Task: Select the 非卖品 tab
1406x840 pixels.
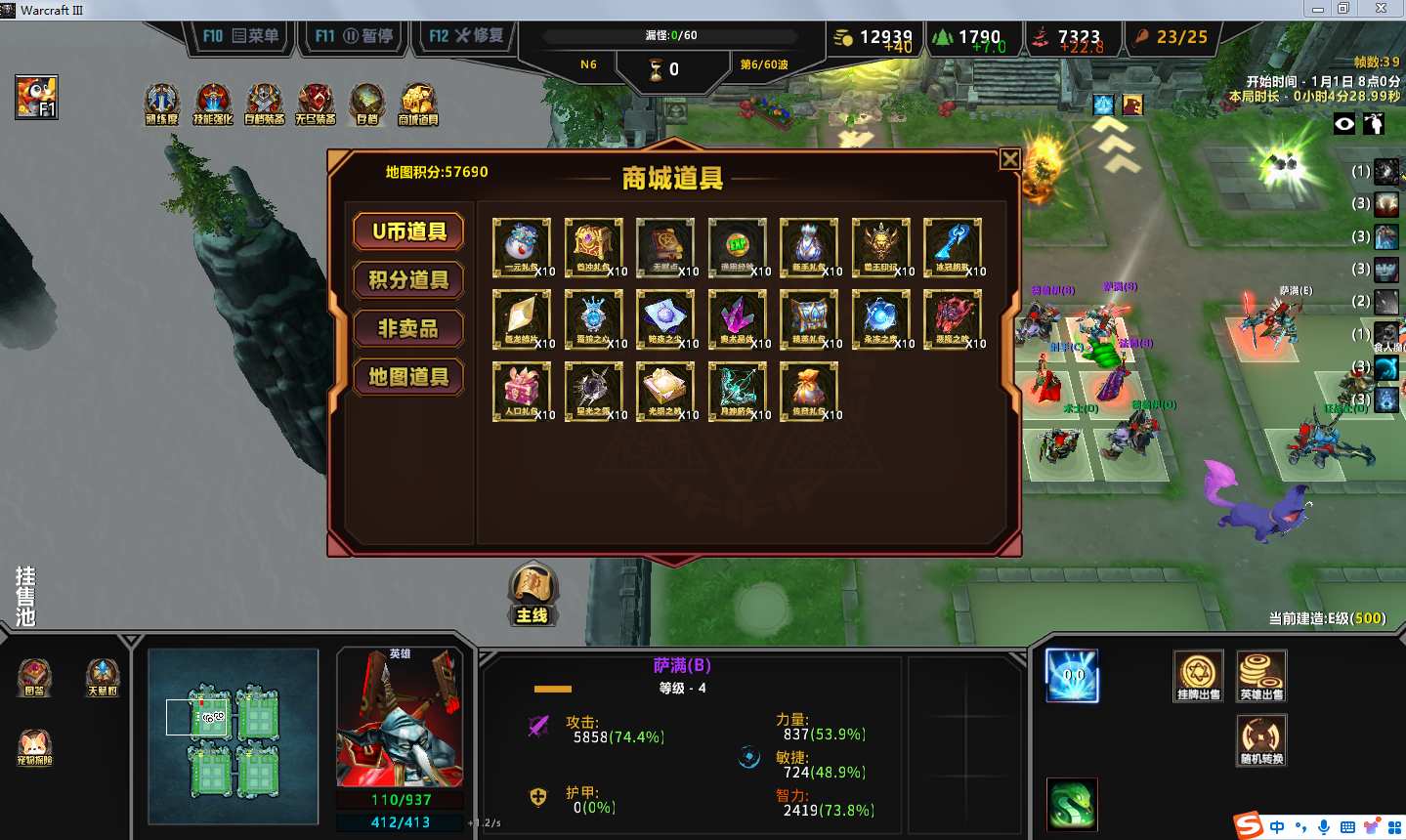Action: tap(408, 328)
